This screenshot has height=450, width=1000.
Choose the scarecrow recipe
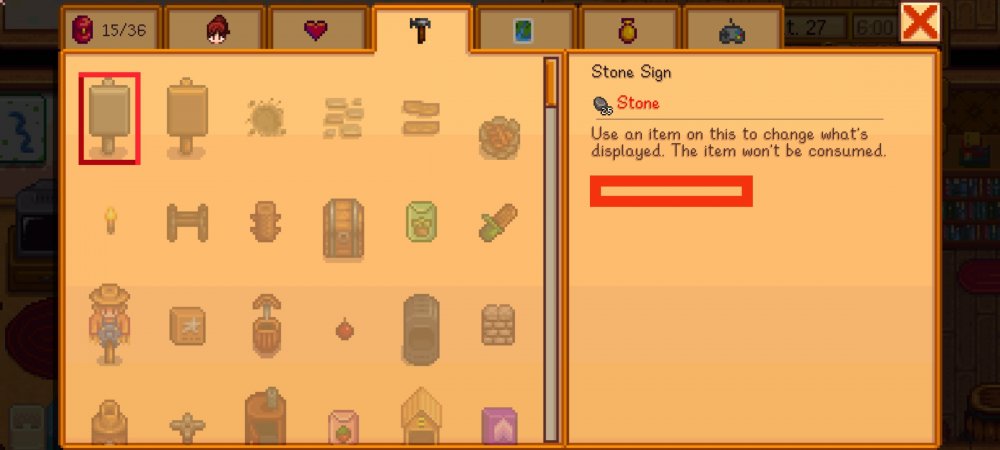coord(109,322)
